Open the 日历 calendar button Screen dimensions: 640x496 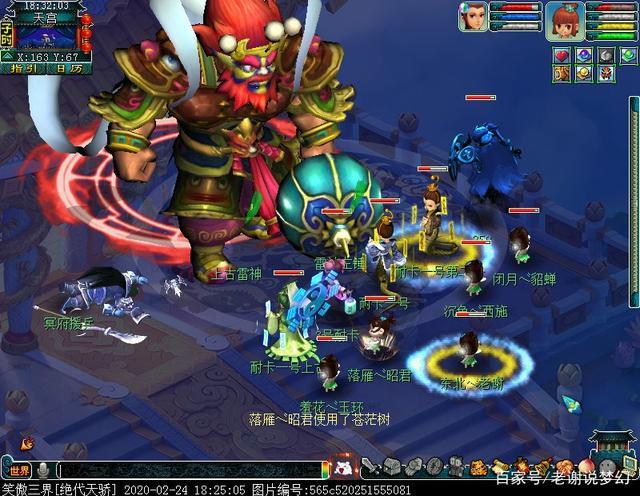68,69
